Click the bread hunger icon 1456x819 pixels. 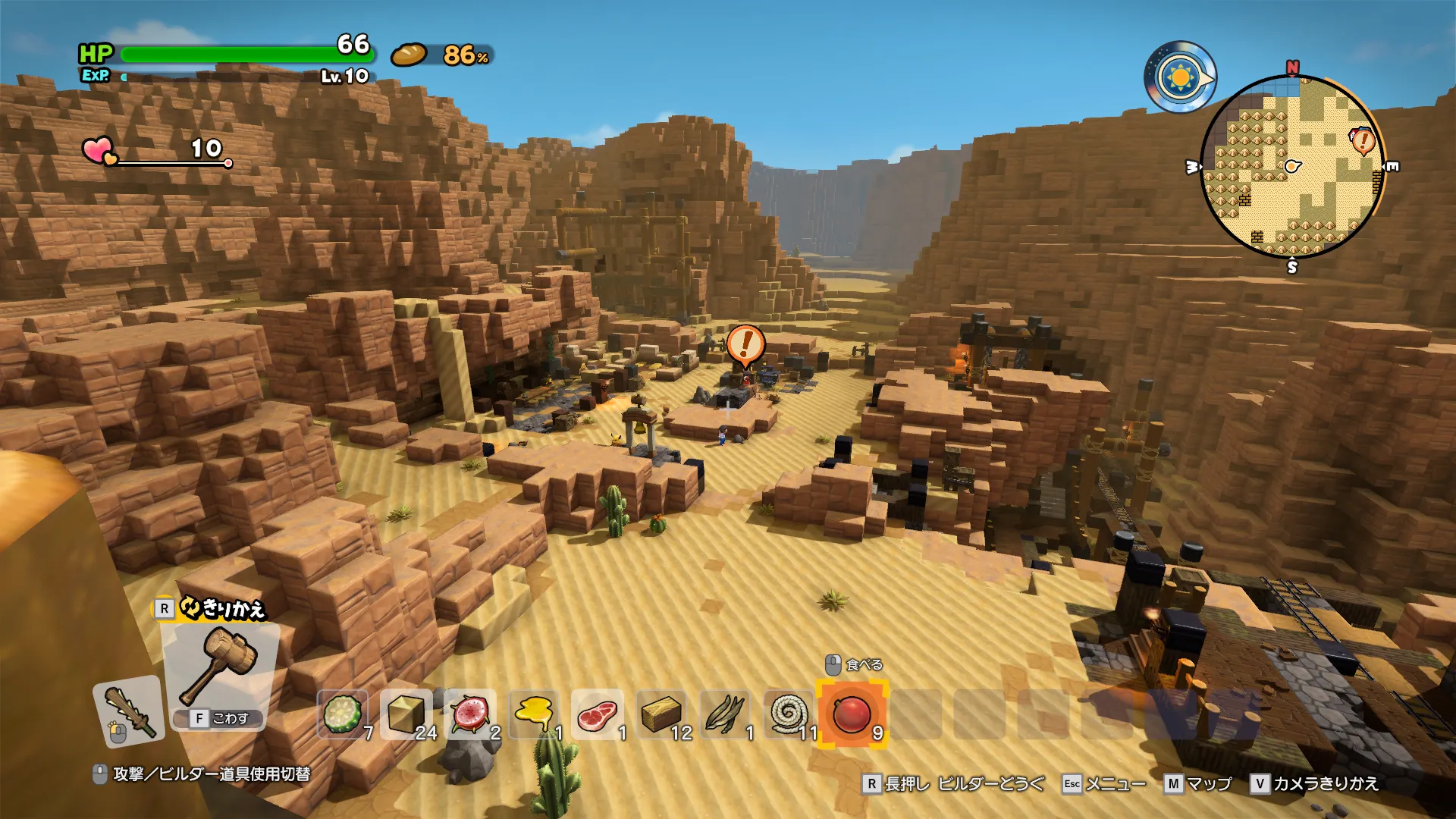pos(409,55)
